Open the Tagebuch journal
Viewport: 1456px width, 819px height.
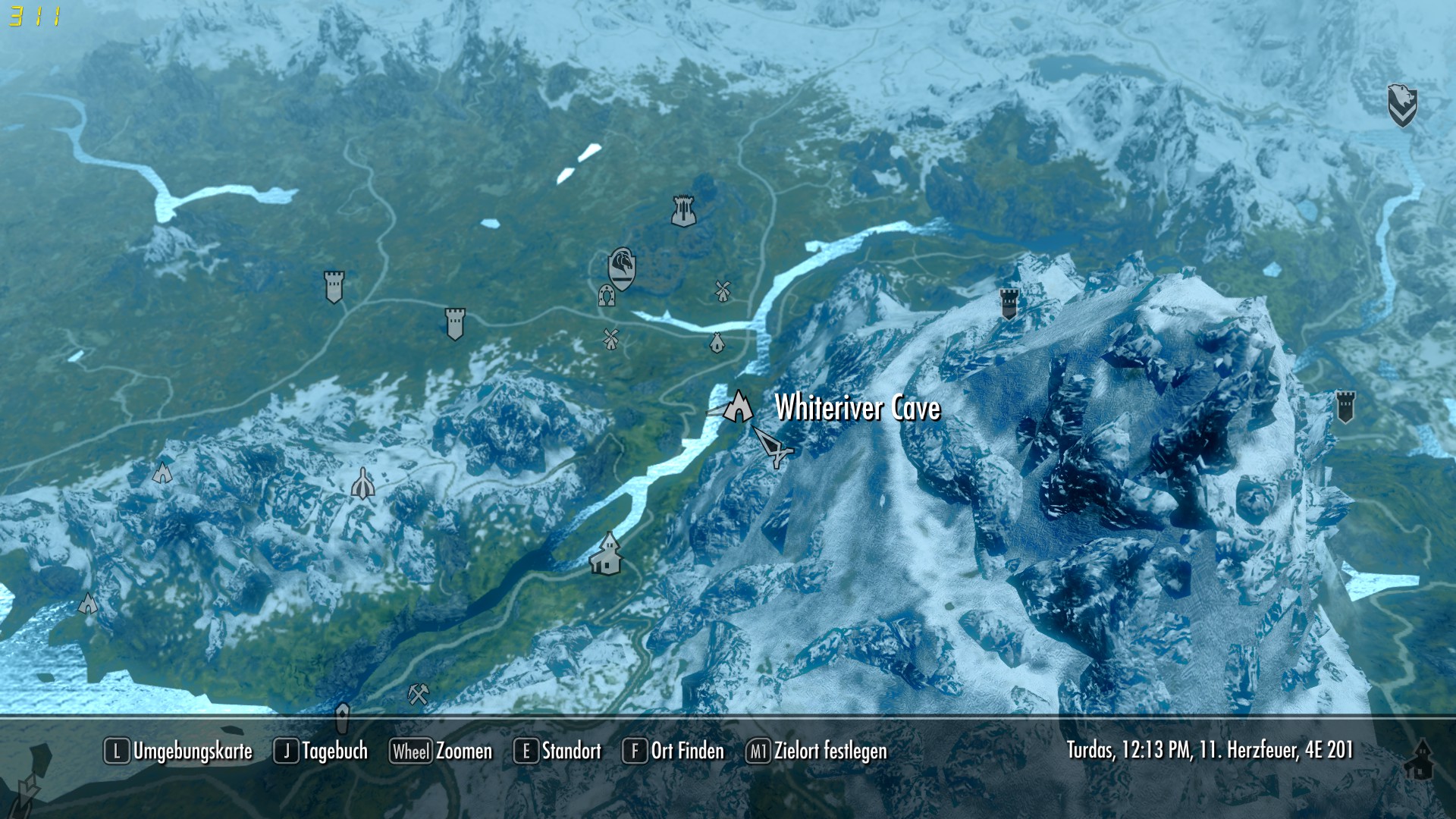point(321,751)
